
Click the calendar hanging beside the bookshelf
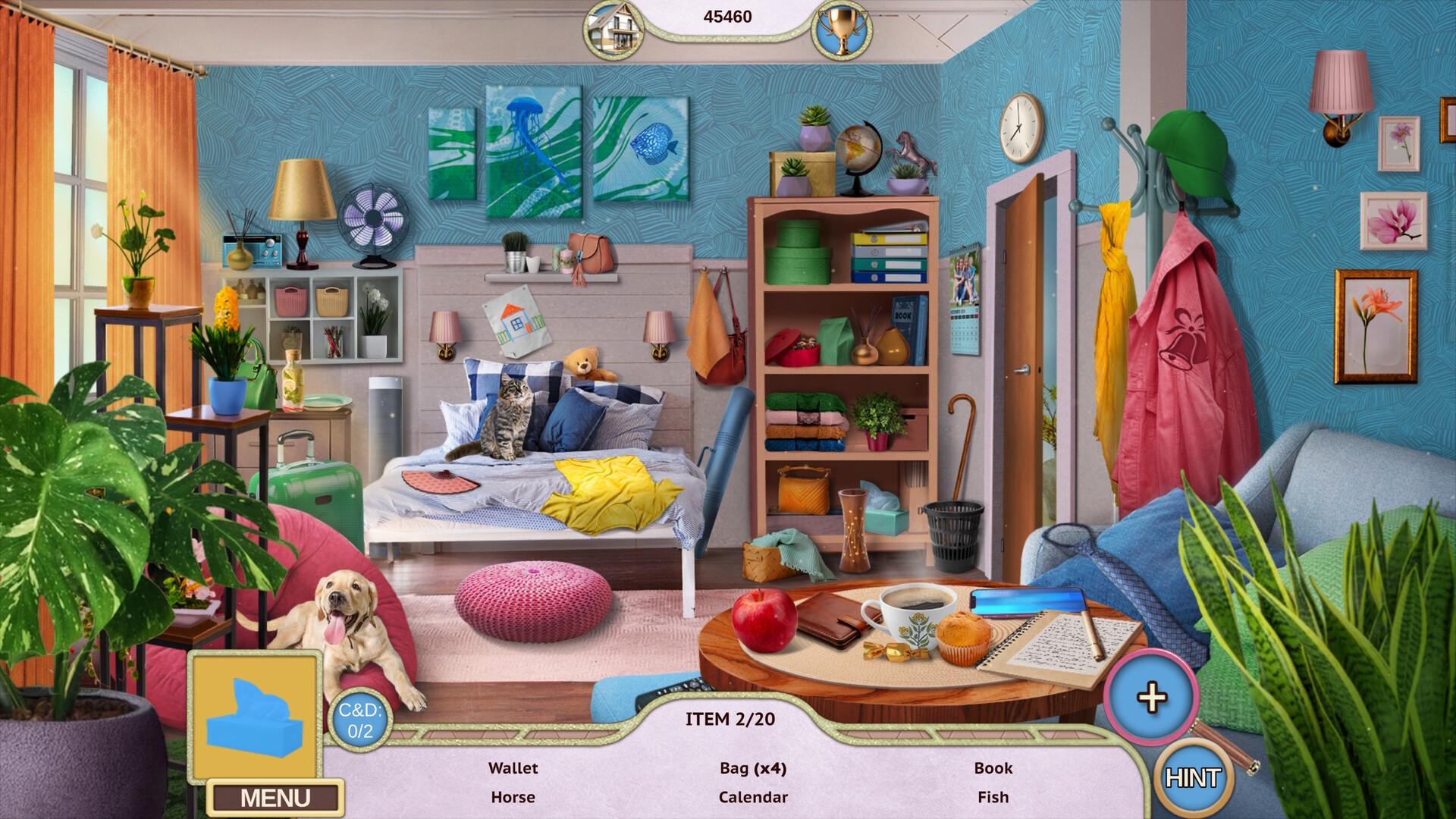pos(963,303)
